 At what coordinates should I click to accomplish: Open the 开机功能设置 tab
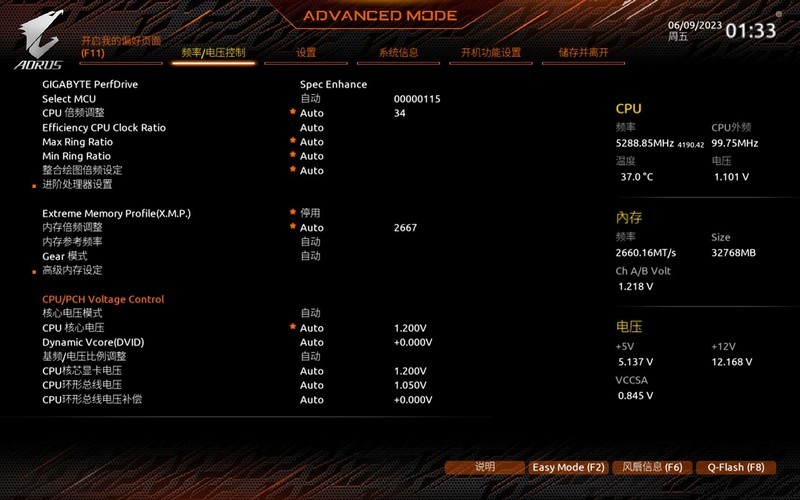point(491,53)
